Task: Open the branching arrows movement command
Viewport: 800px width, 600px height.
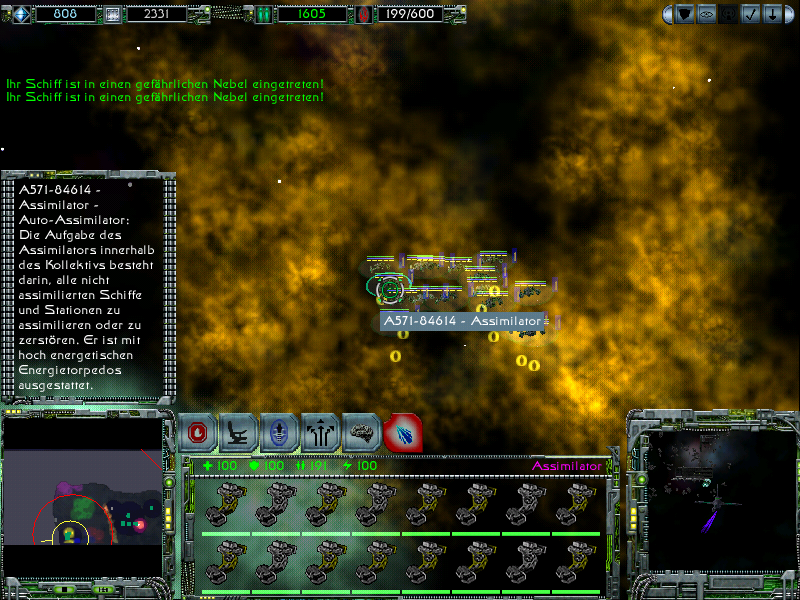Action: (x=321, y=433)
